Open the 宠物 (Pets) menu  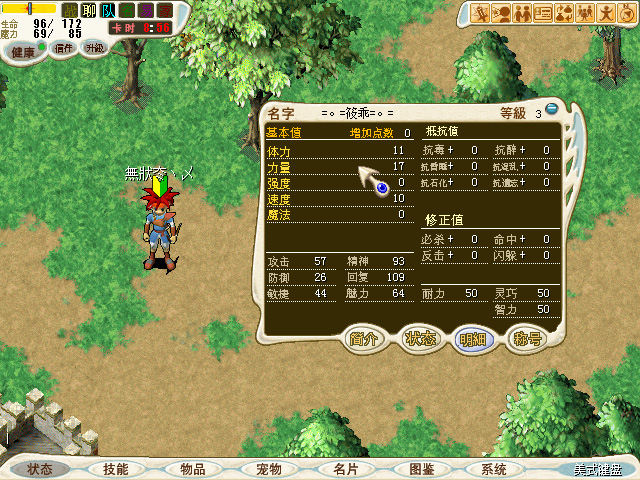269,469
